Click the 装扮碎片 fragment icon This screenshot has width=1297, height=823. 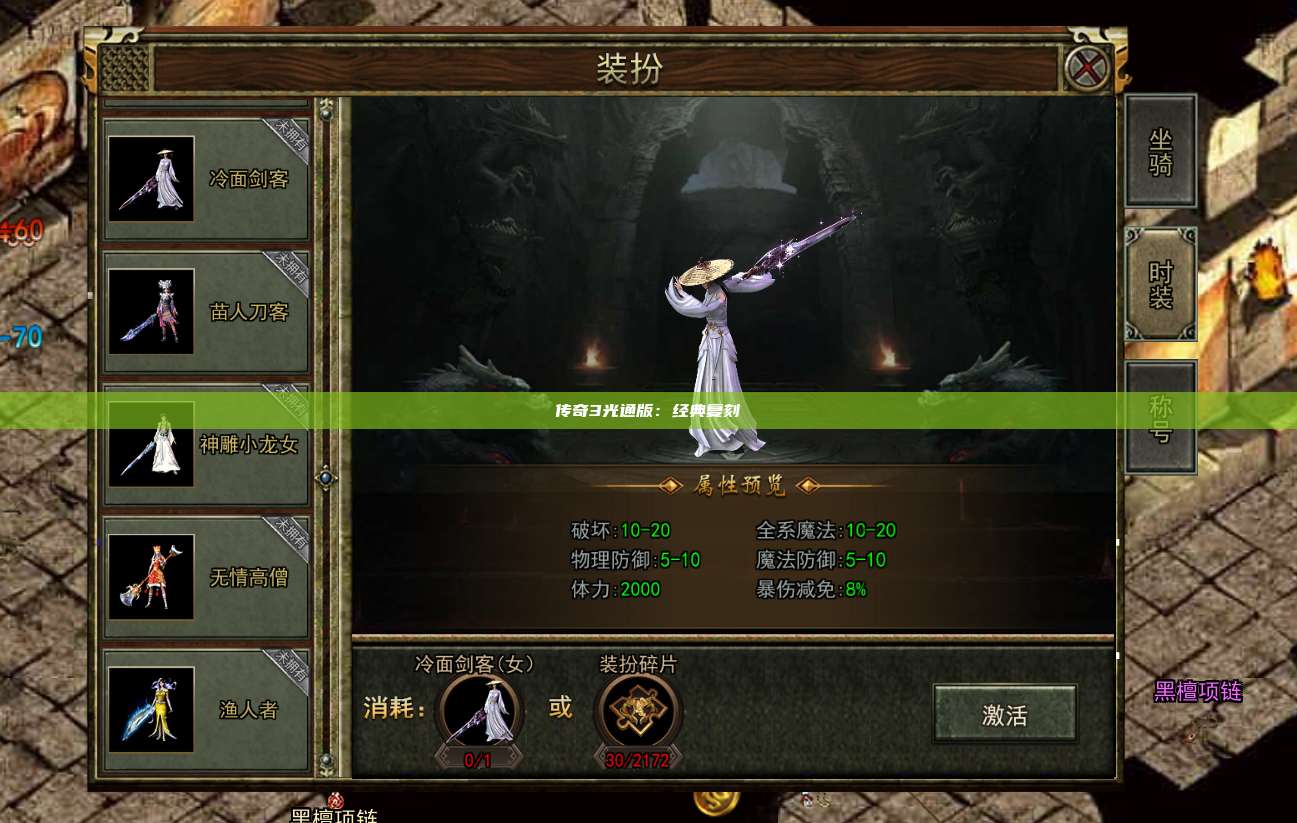(638, 710)
